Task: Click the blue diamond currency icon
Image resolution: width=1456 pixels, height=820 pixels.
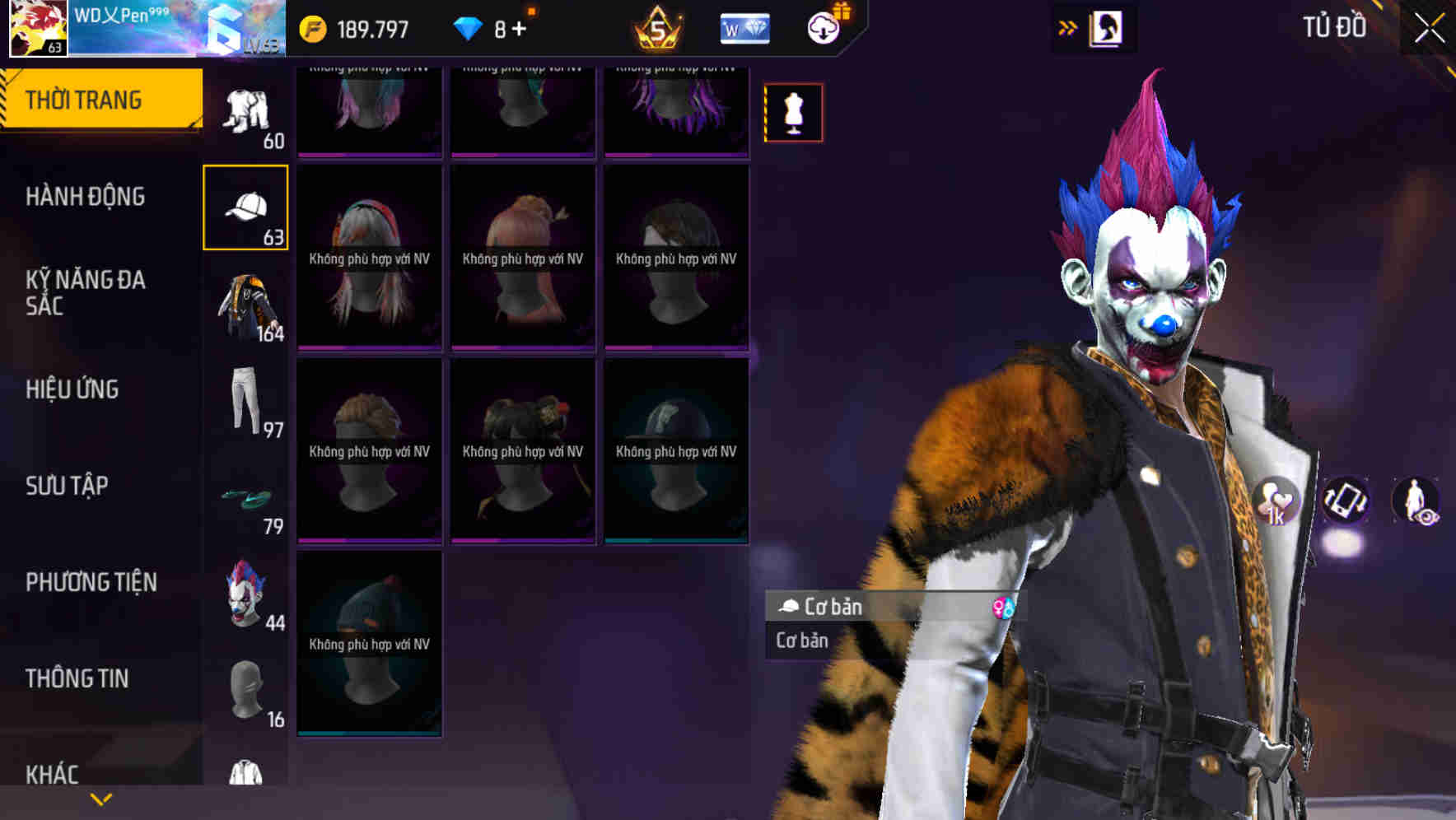Action: pyautogui.click(x=469, y=27)
